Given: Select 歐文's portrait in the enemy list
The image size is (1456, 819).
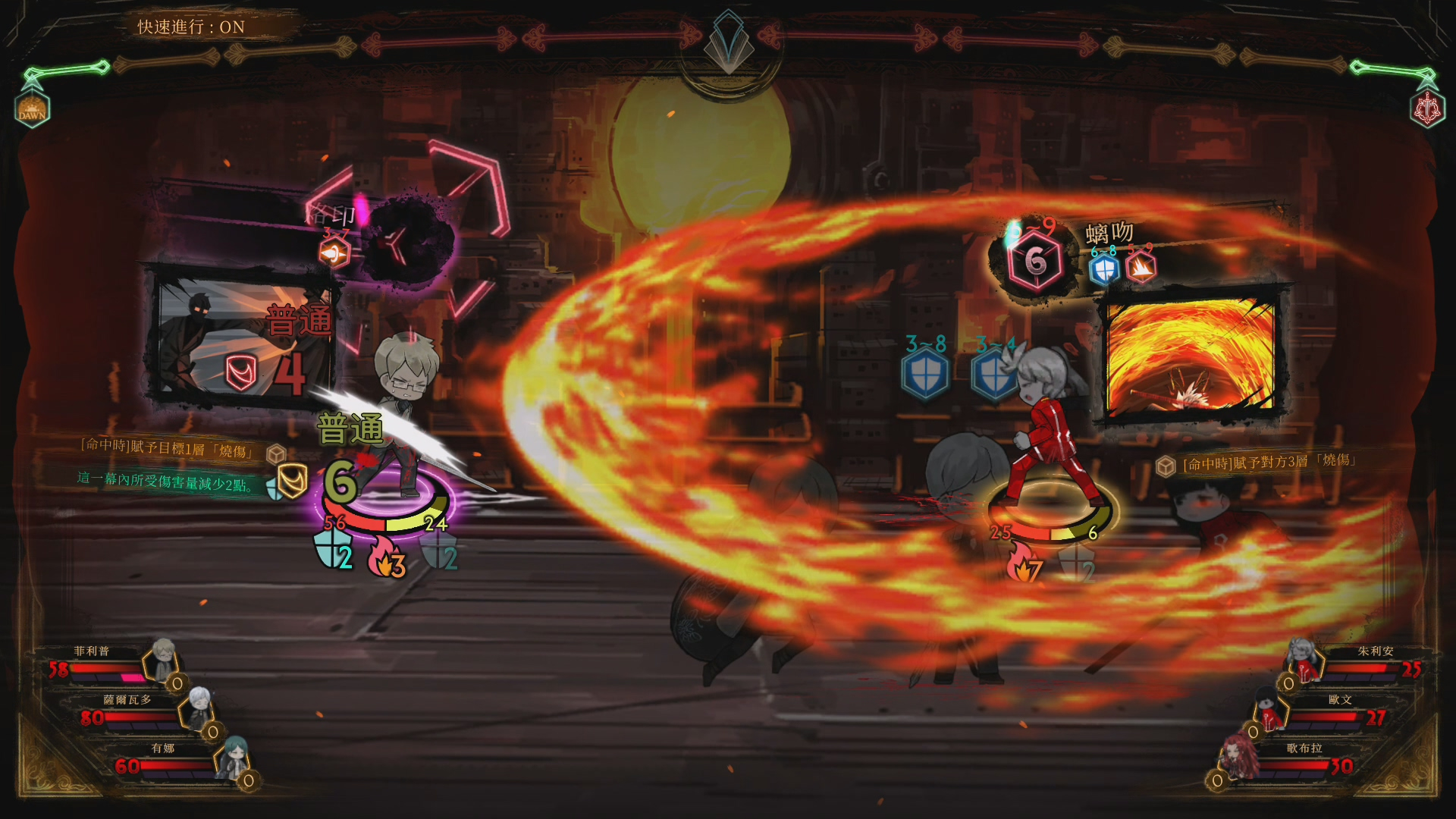Looking at the screenshot, I should click(1268, 707).
